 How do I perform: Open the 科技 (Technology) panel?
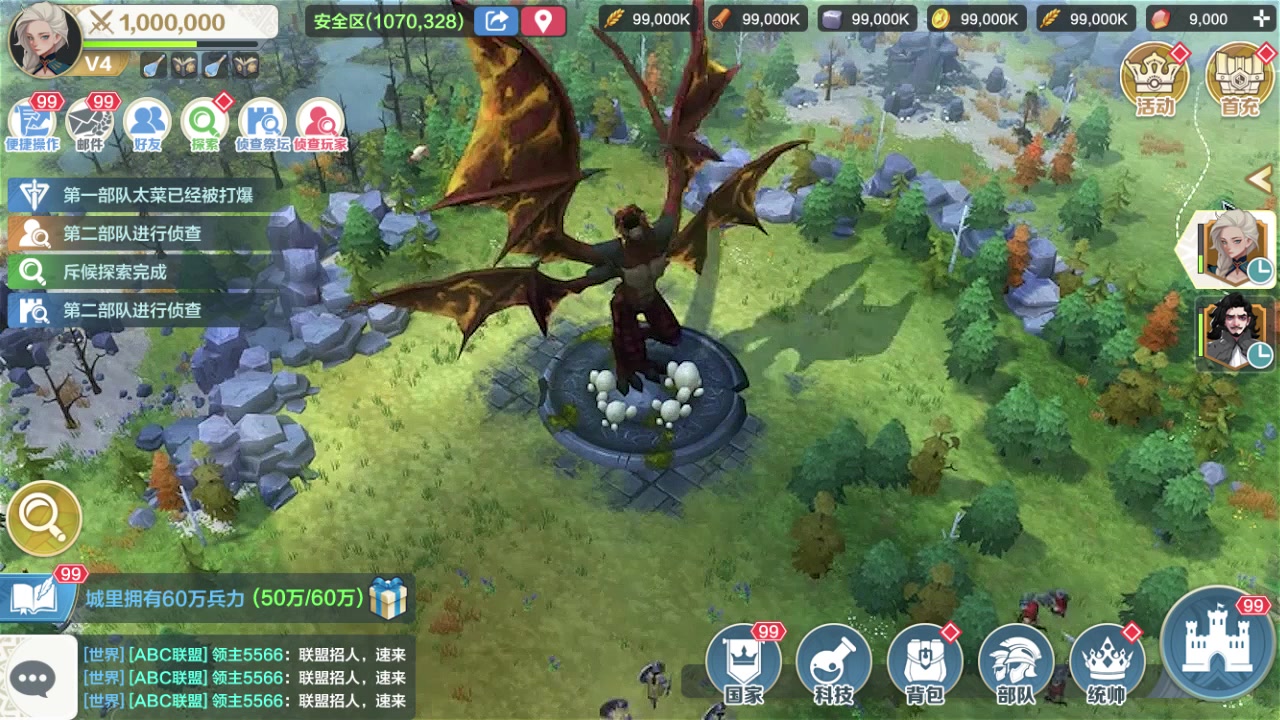click(x=834, y=660)
